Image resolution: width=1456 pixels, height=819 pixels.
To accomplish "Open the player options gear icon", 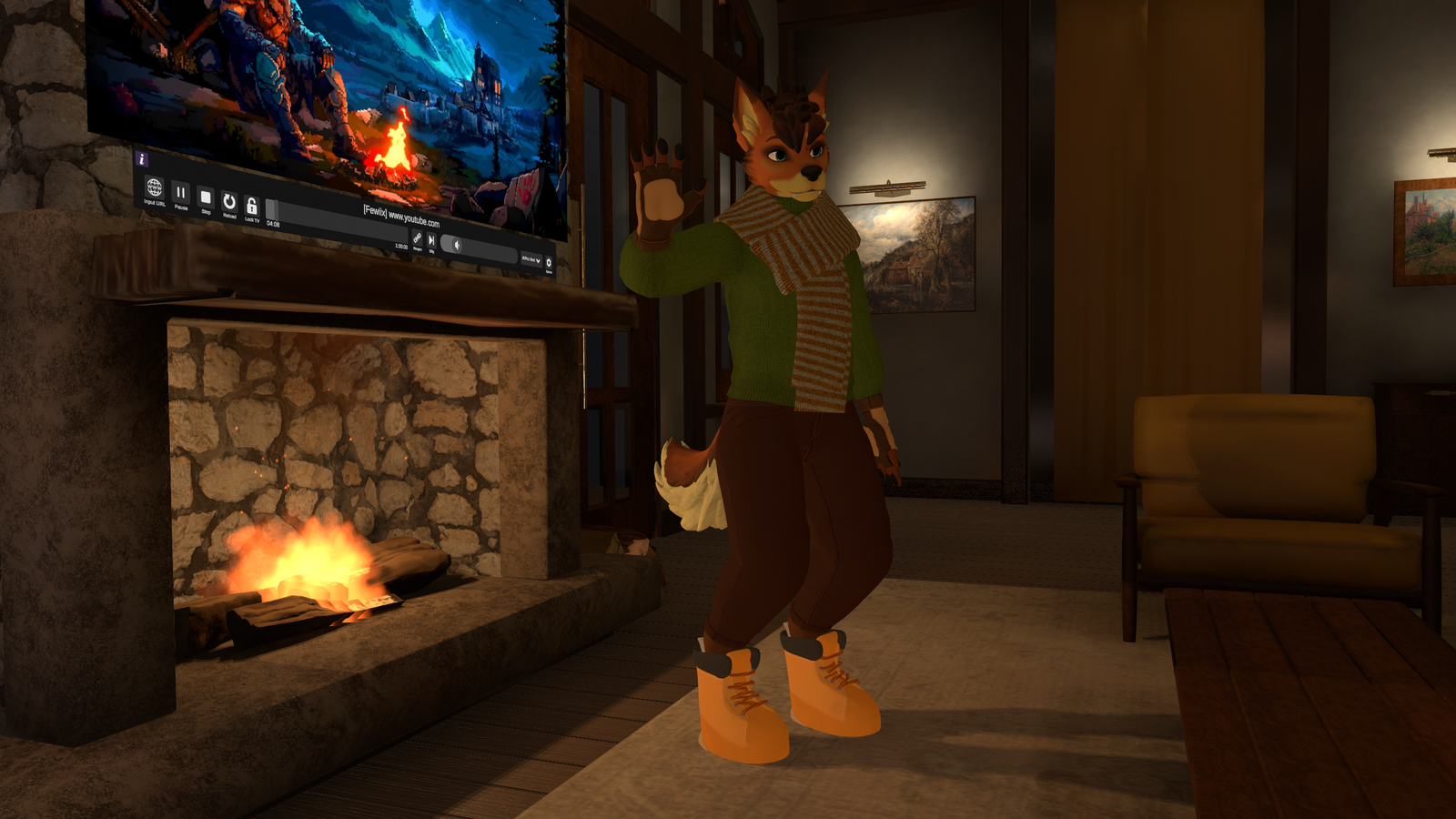I will (x=549, y=263).
